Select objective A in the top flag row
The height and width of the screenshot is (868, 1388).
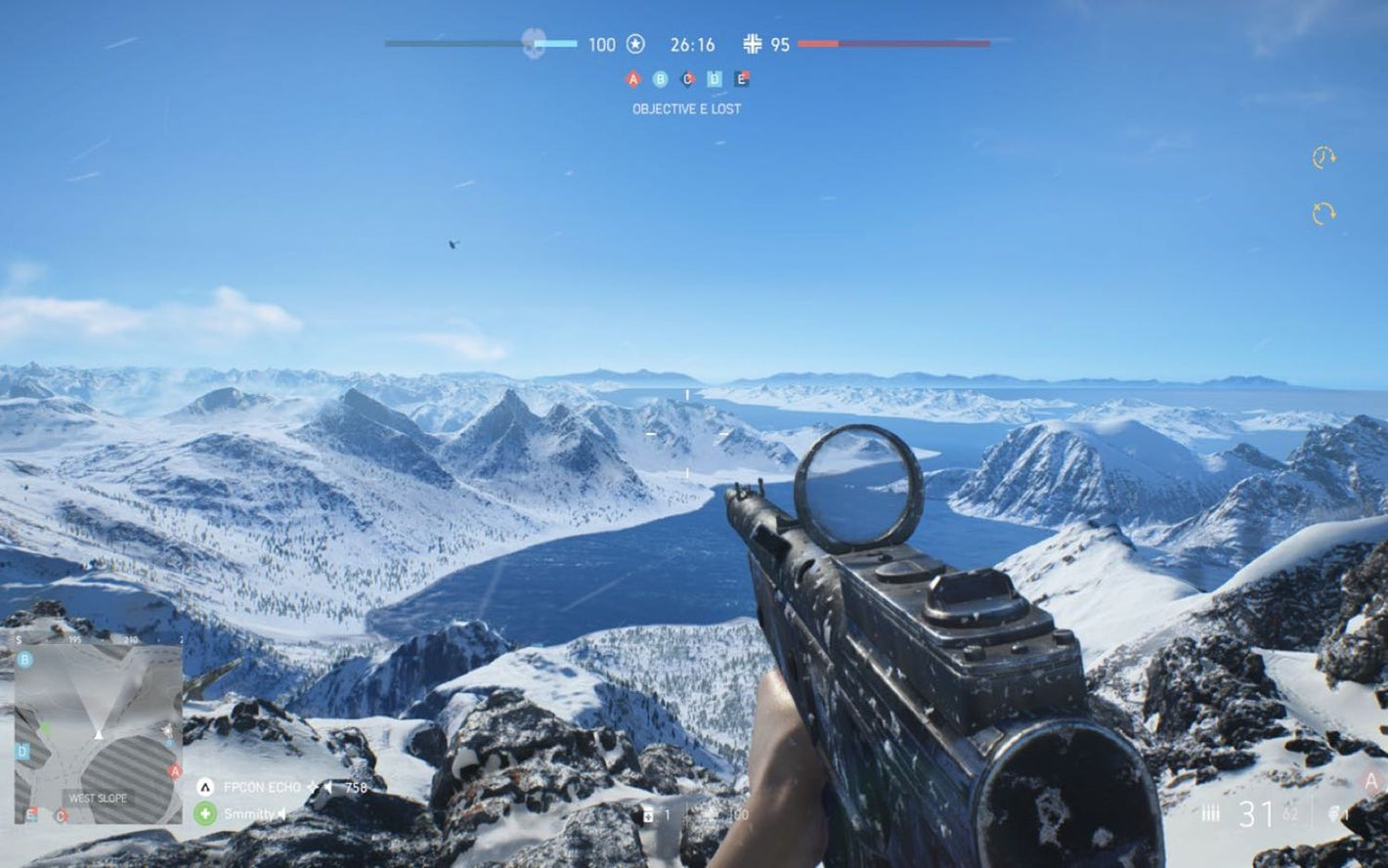click(x=632, y=79)
